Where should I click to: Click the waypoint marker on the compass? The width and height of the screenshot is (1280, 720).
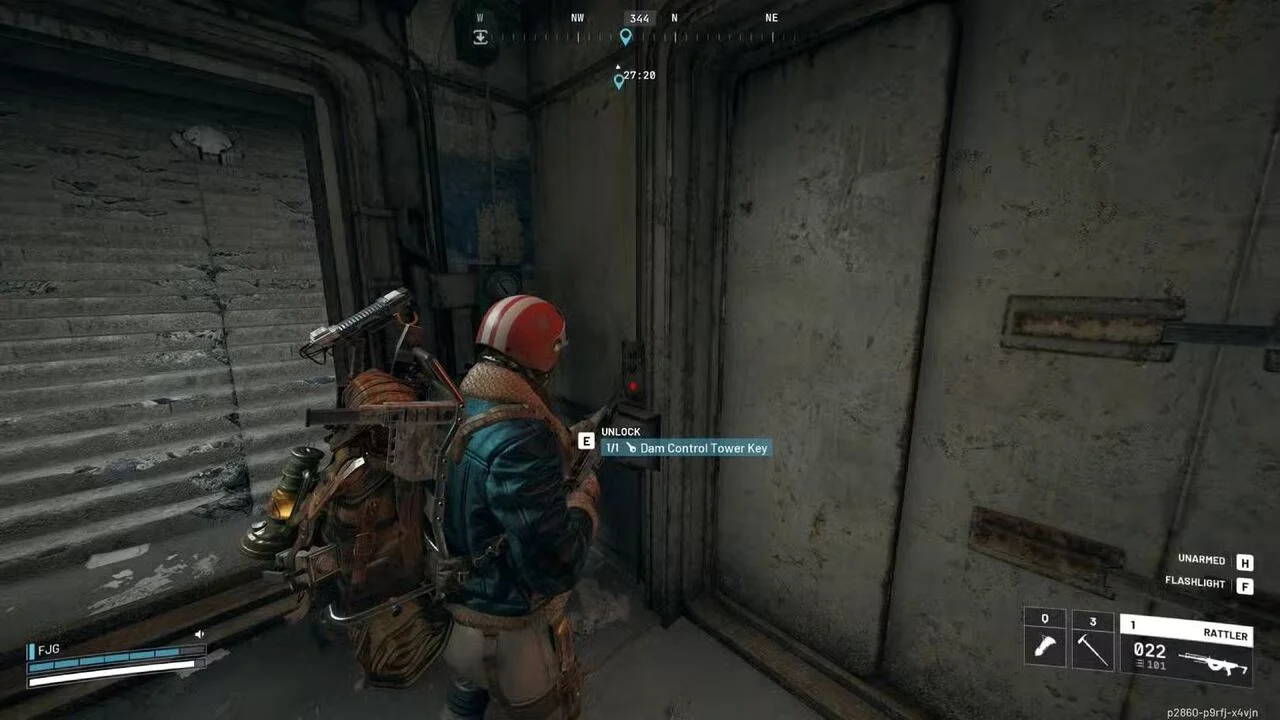tap(626, 37)
